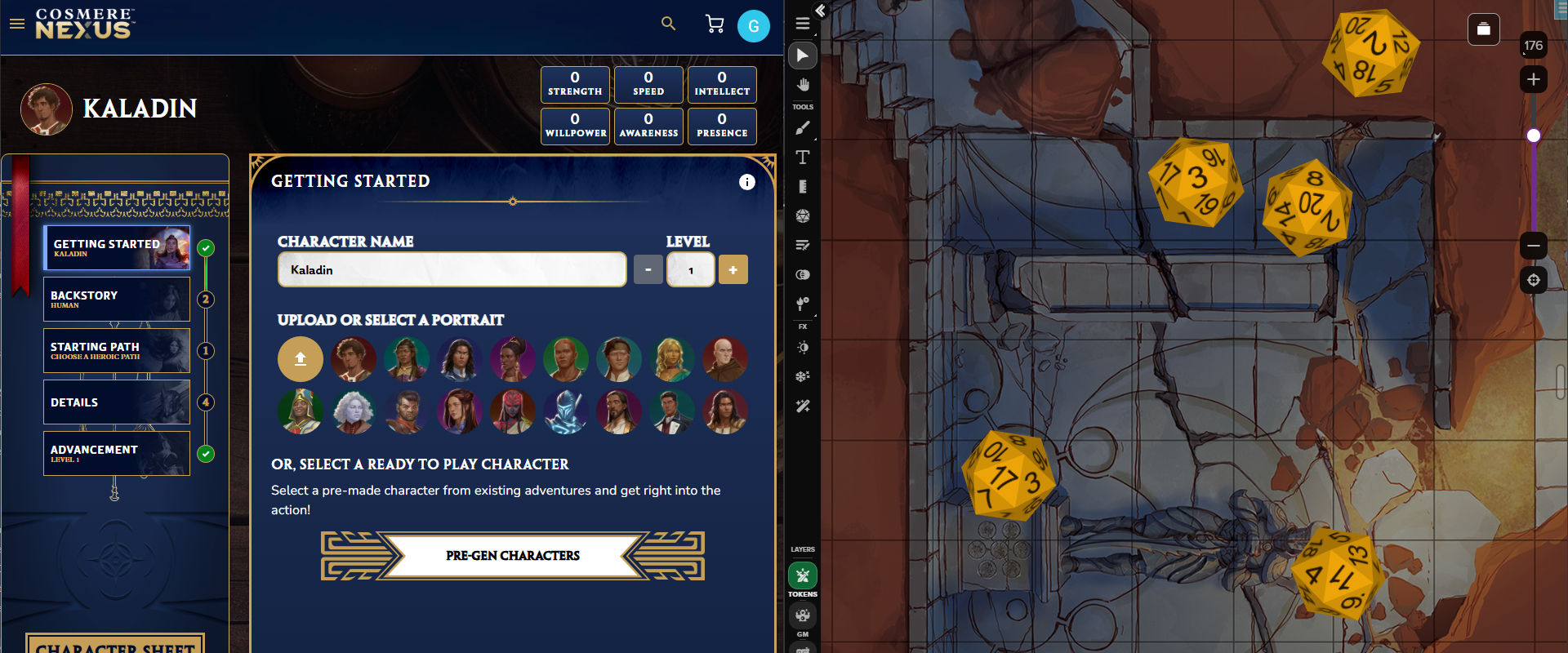Select the text tool on the map toolbar
Image resolution: width=1568 pixels, height=653 pixels.
click(803, 158)
